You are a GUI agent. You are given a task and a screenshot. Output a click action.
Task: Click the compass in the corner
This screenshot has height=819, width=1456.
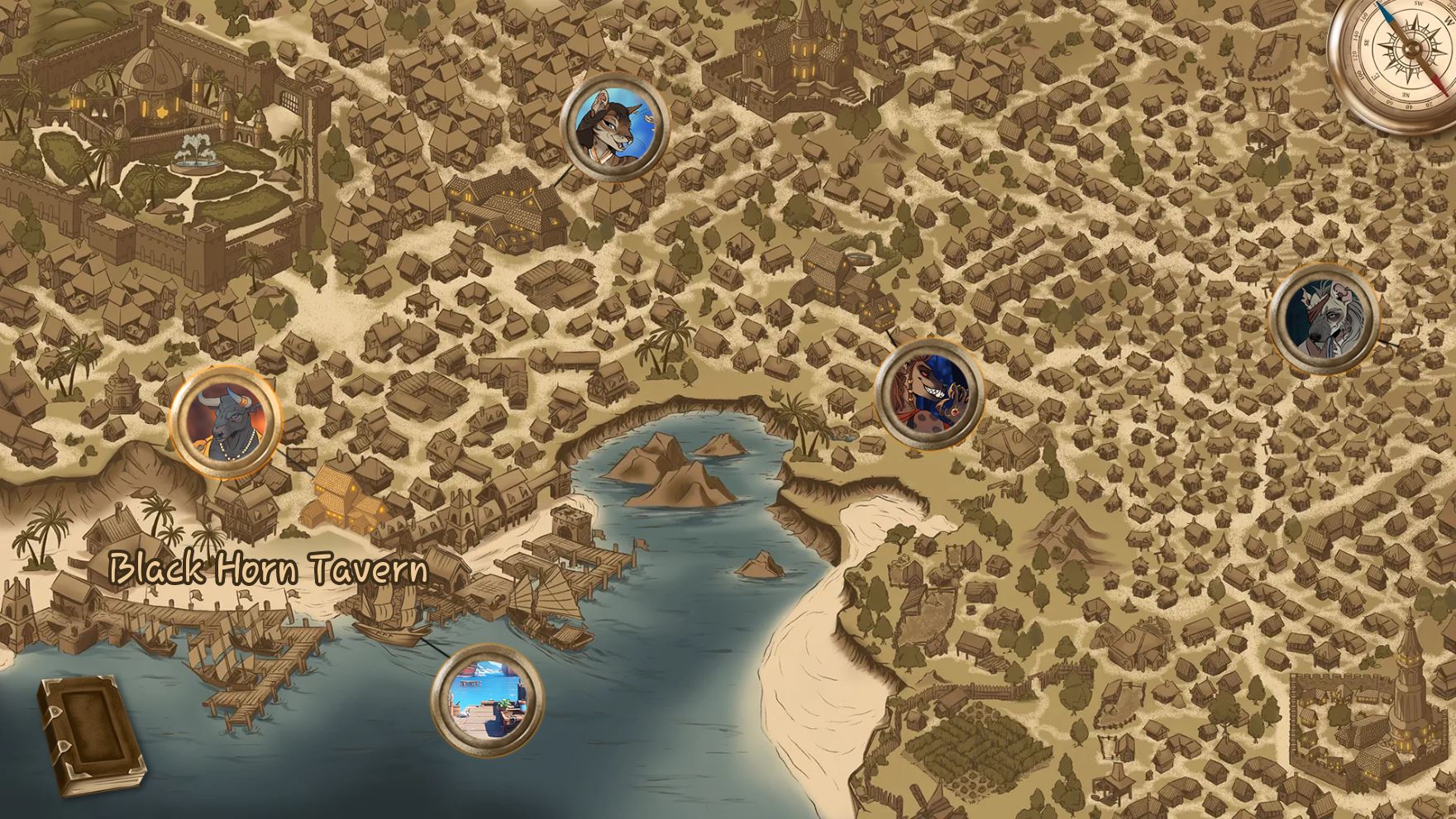(1396, 58)
